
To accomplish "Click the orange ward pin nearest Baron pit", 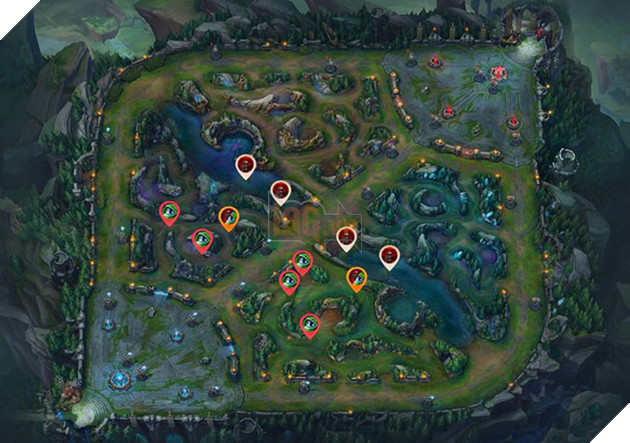I will click(228, 216).
